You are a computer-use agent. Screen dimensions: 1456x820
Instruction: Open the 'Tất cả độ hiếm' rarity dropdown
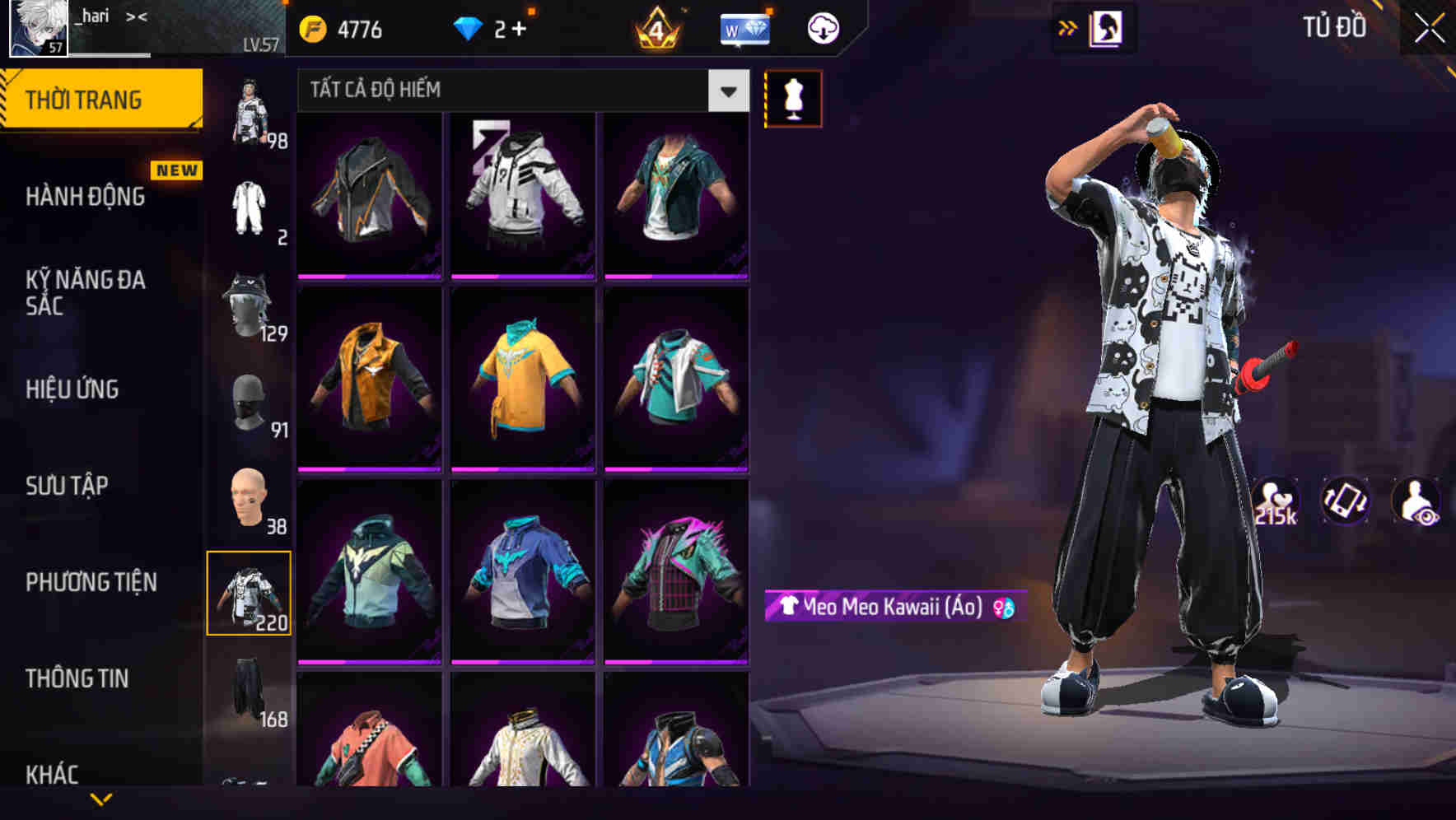coord(519,91)
